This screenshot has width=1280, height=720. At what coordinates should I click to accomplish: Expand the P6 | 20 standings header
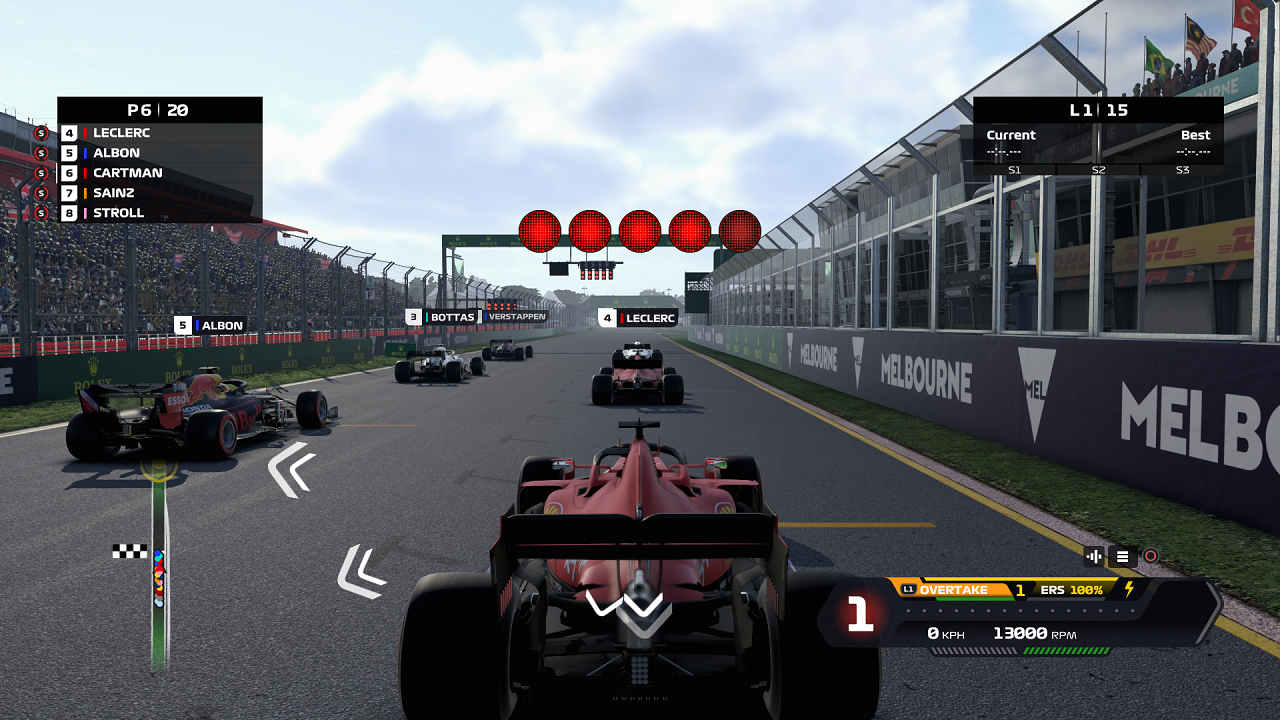coord(159,110)
